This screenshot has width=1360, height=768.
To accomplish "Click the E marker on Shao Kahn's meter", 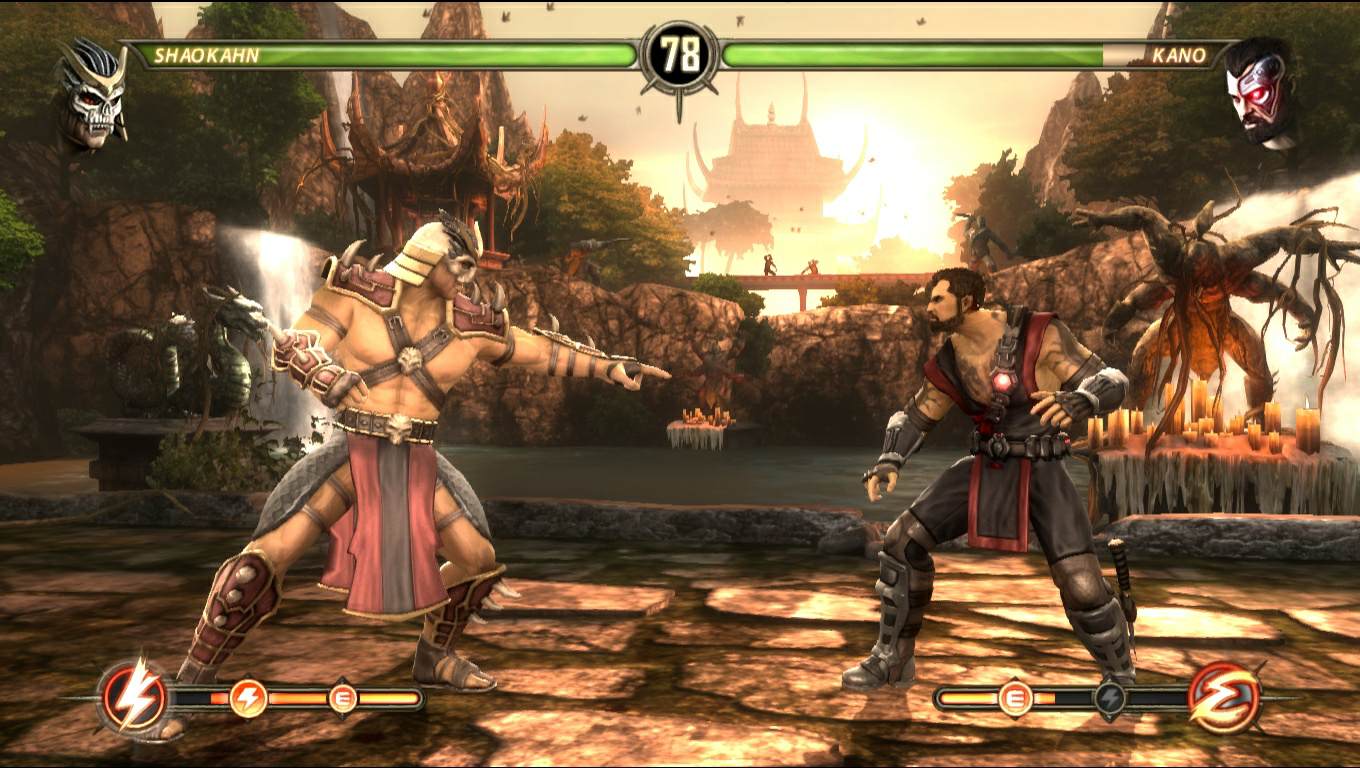I will pos(343,697).
